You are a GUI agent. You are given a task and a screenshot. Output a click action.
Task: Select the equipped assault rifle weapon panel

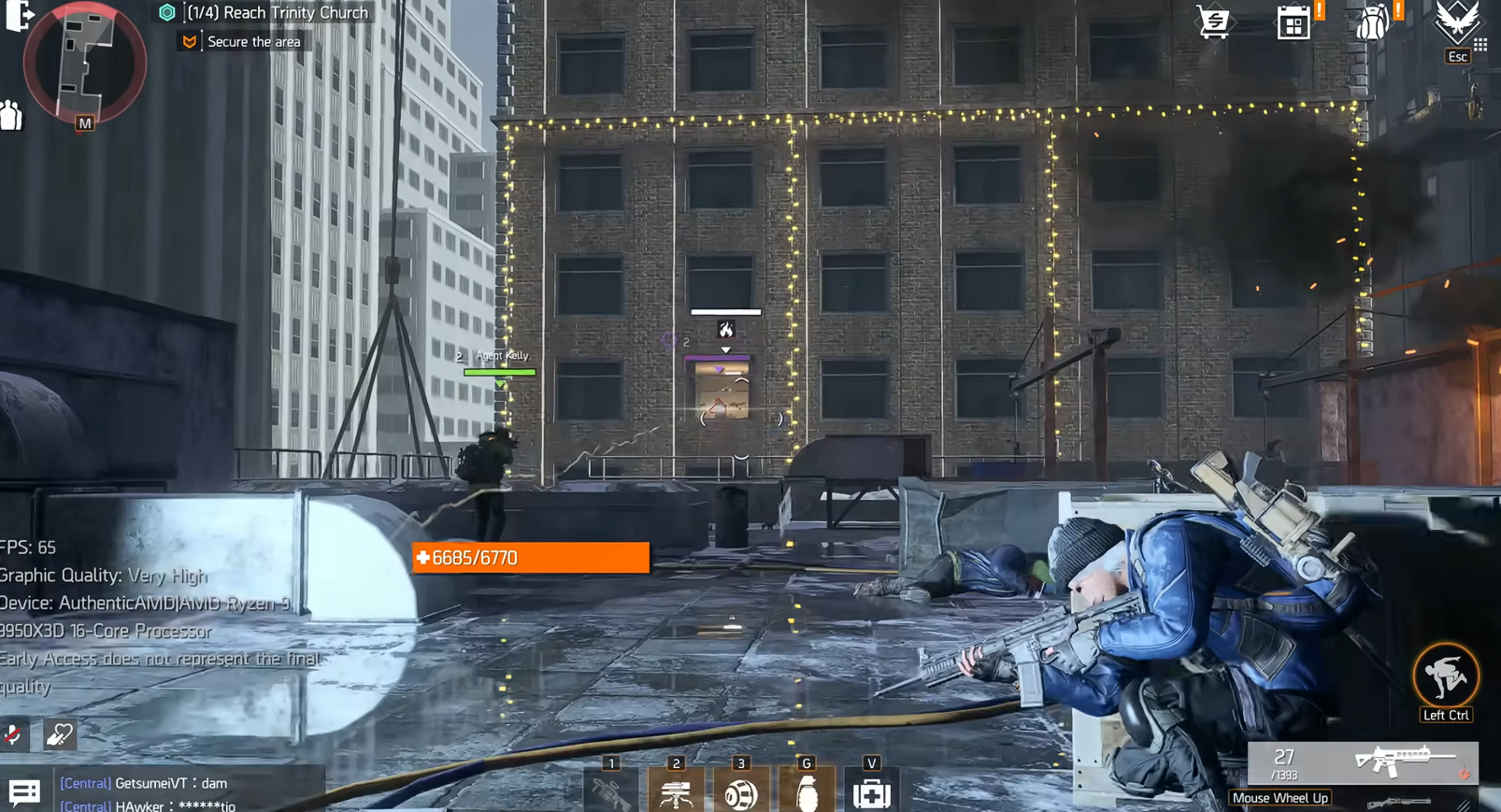click(x=1363, y=762)
